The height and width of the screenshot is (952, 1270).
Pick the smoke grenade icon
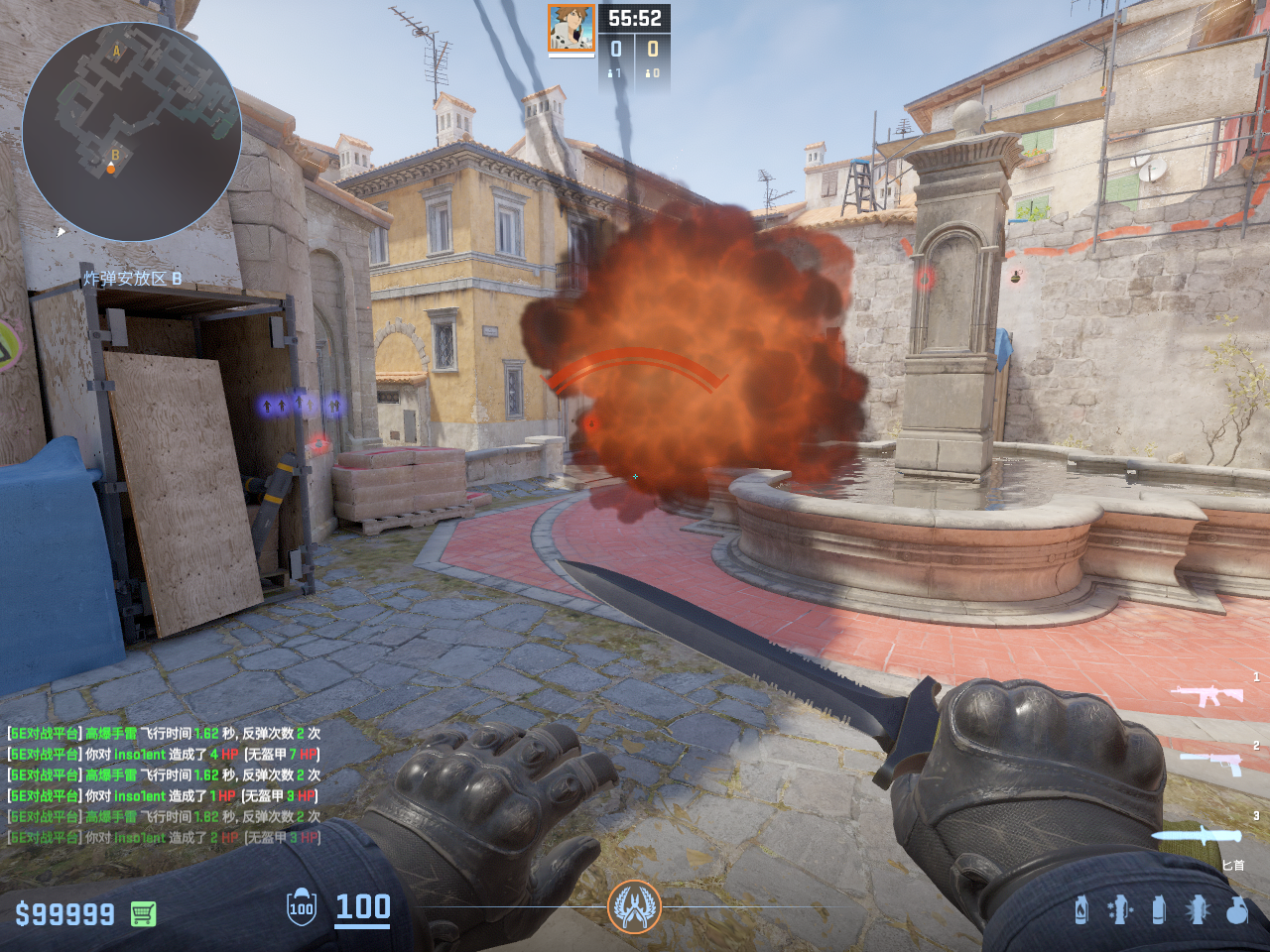point(1158,909)
